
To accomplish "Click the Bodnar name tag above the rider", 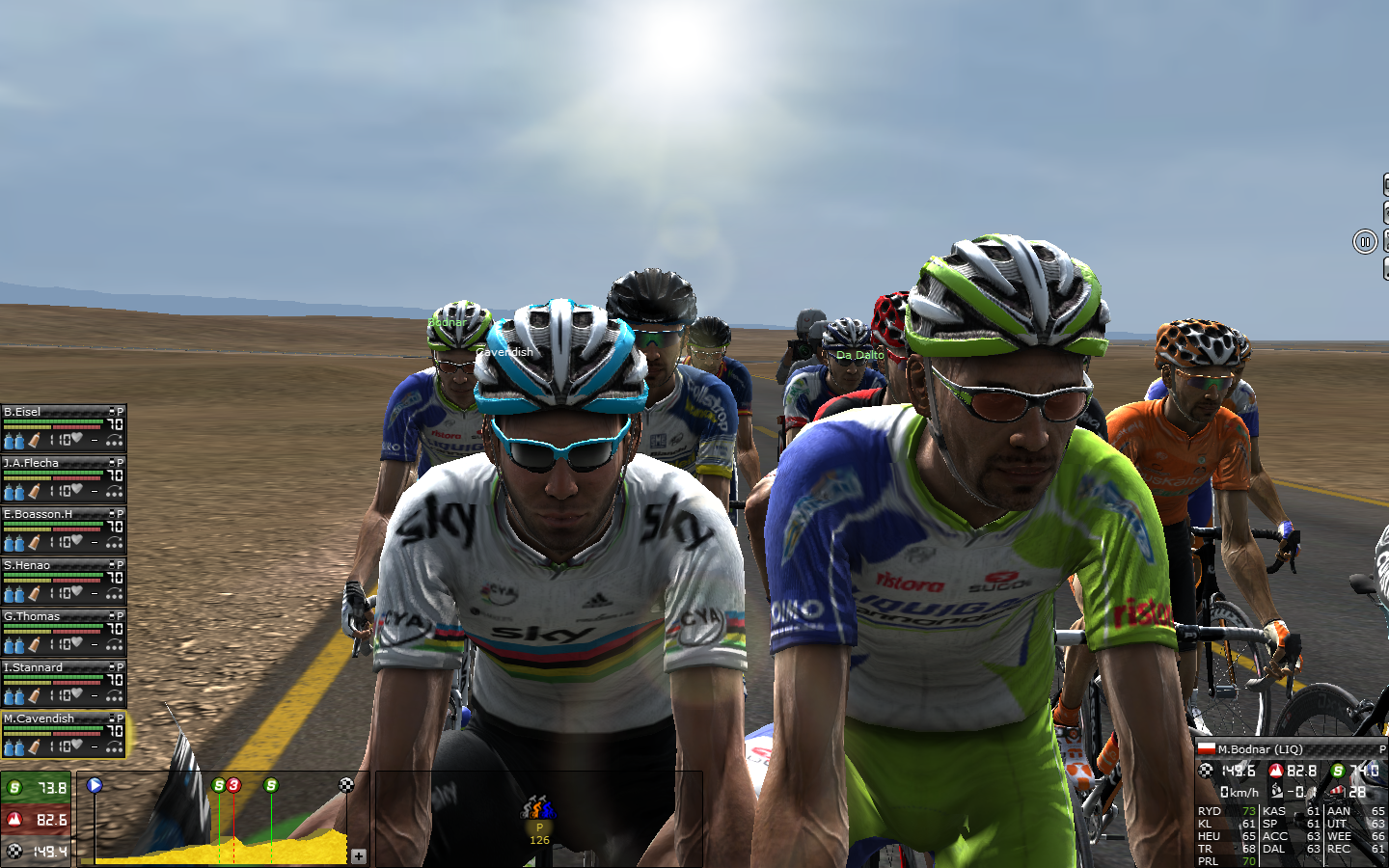I will (x=447, y=322).
